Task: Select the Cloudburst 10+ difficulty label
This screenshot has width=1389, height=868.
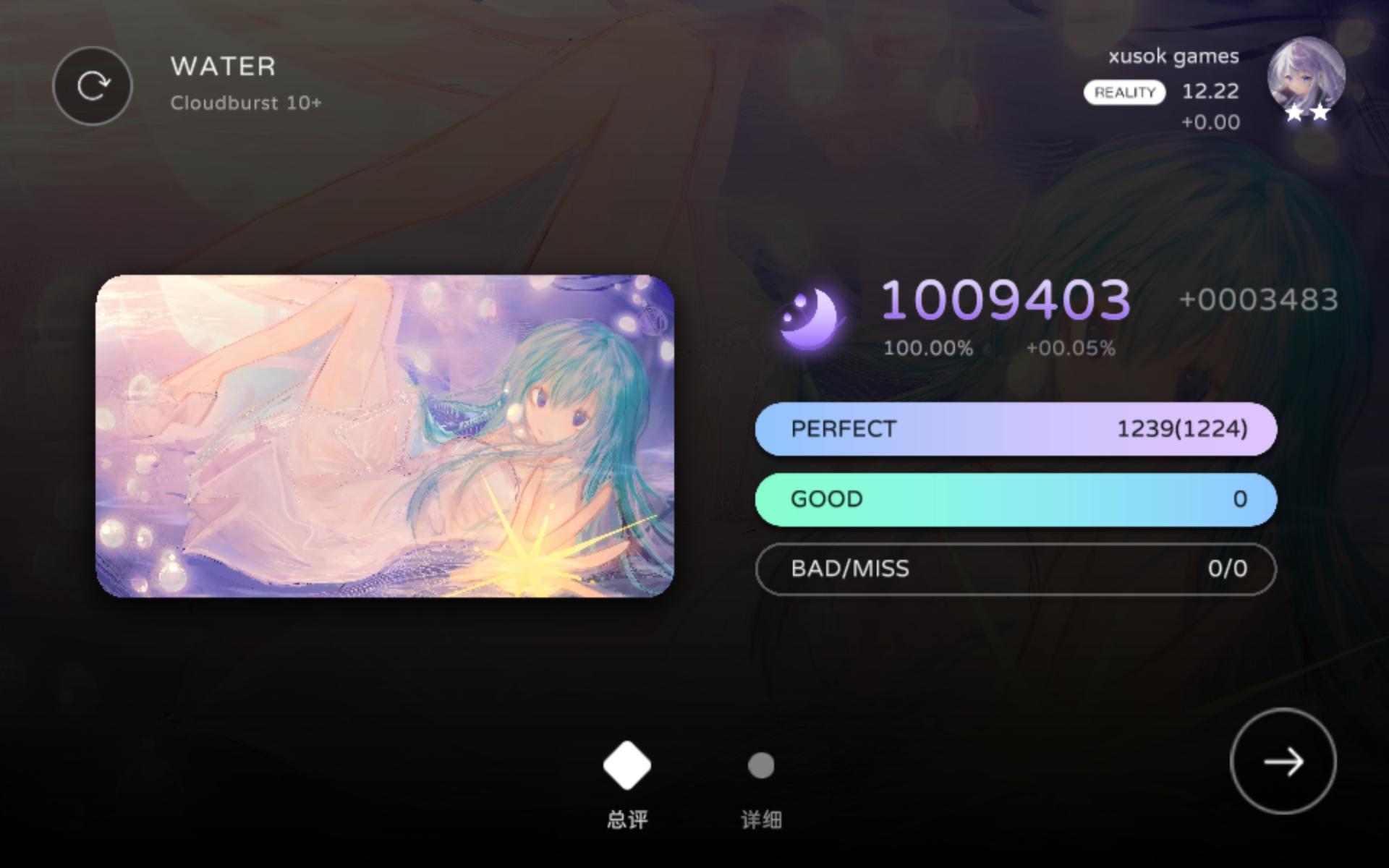Action: [247, 103]
